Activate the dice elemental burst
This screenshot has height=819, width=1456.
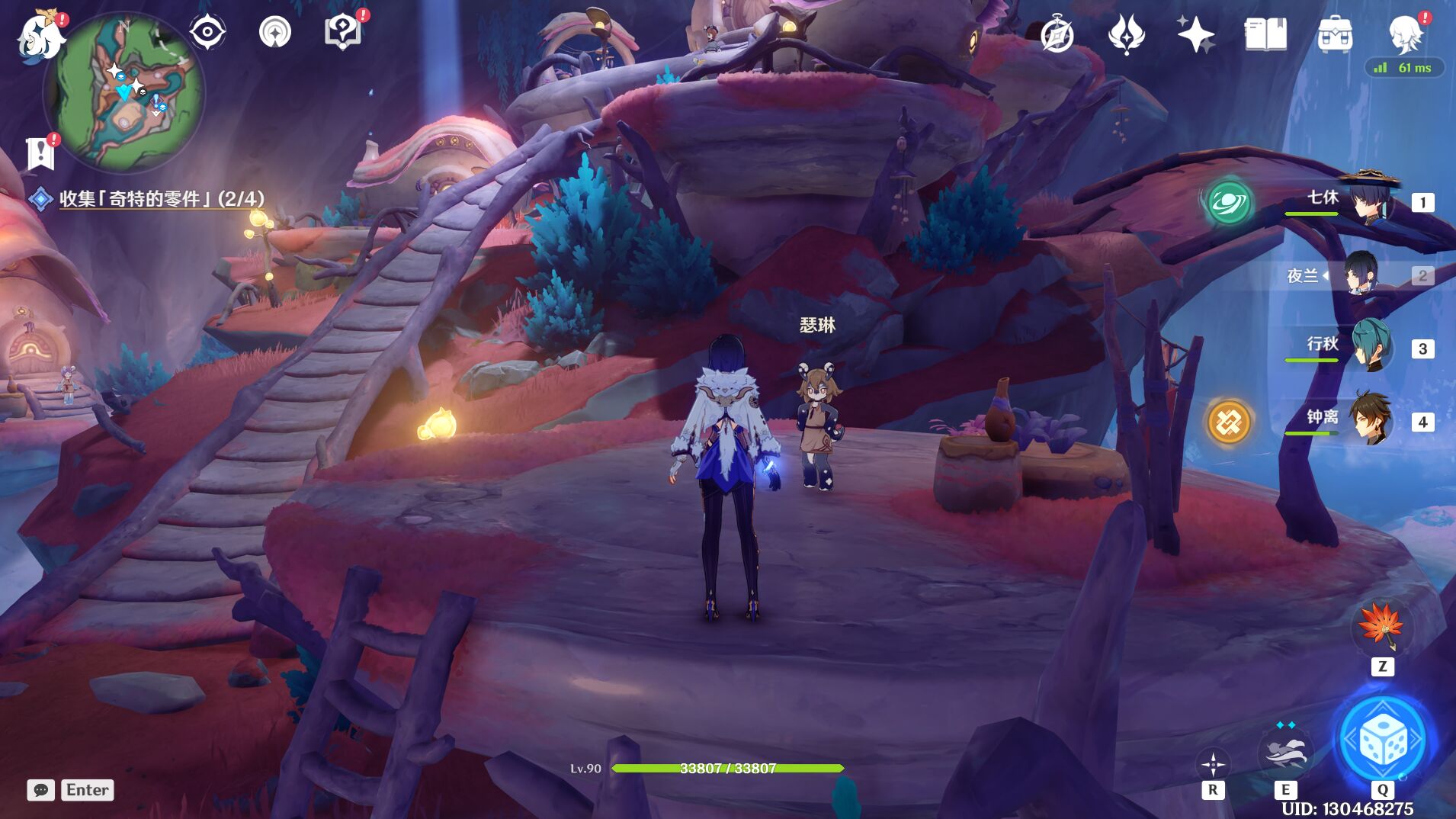tap(1383, 740)
